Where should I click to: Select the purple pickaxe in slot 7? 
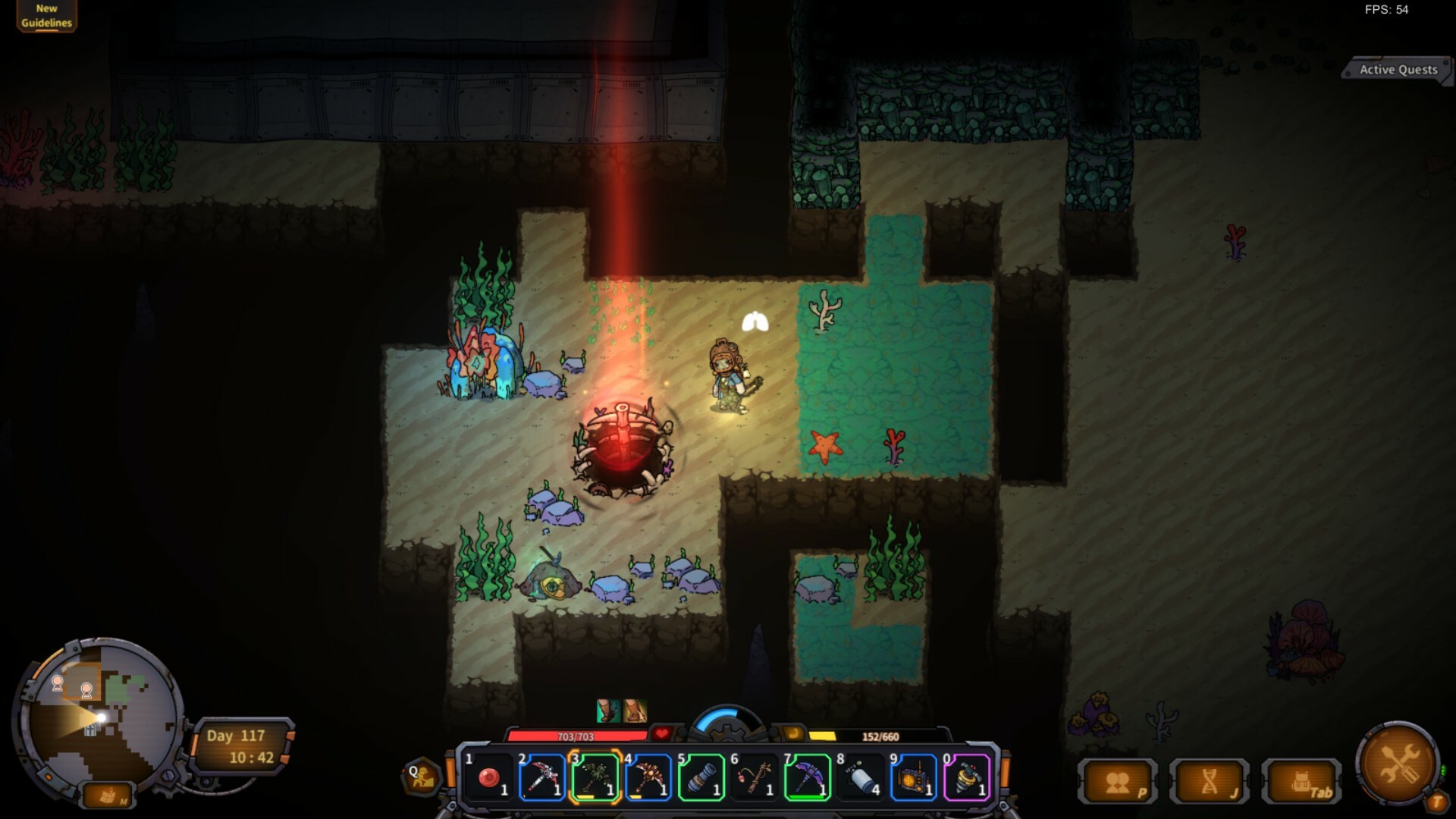pyautogui.click(x=807, y=780)
